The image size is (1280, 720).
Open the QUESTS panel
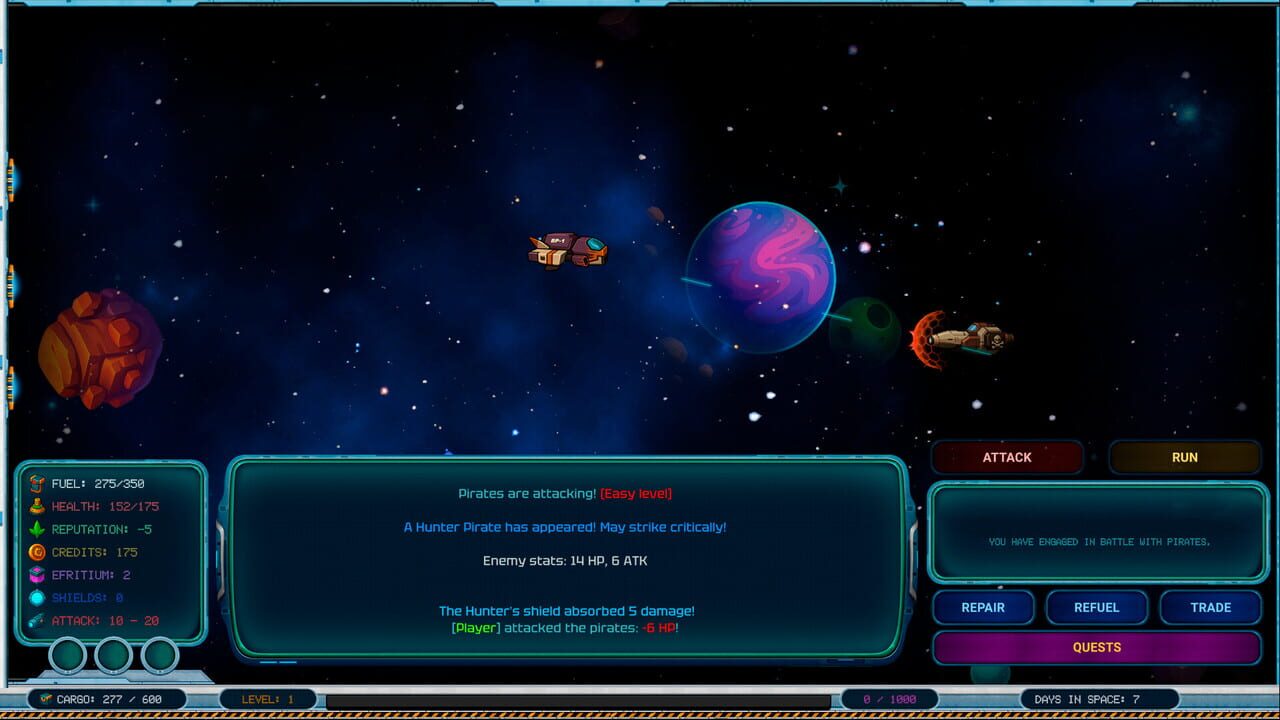tap(1097, 648)
